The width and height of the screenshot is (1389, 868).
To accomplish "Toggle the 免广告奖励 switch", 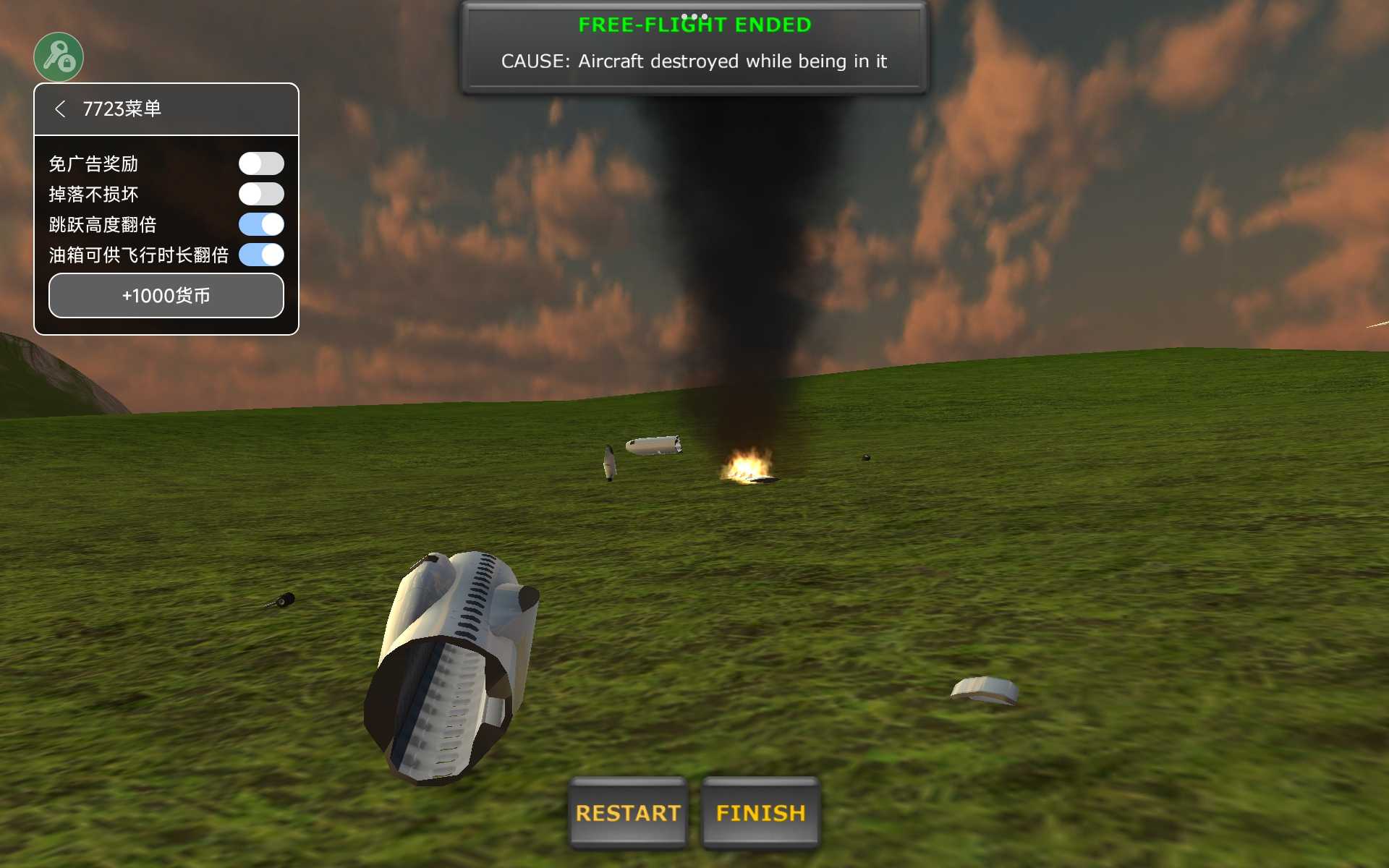I will click(261, 163).
